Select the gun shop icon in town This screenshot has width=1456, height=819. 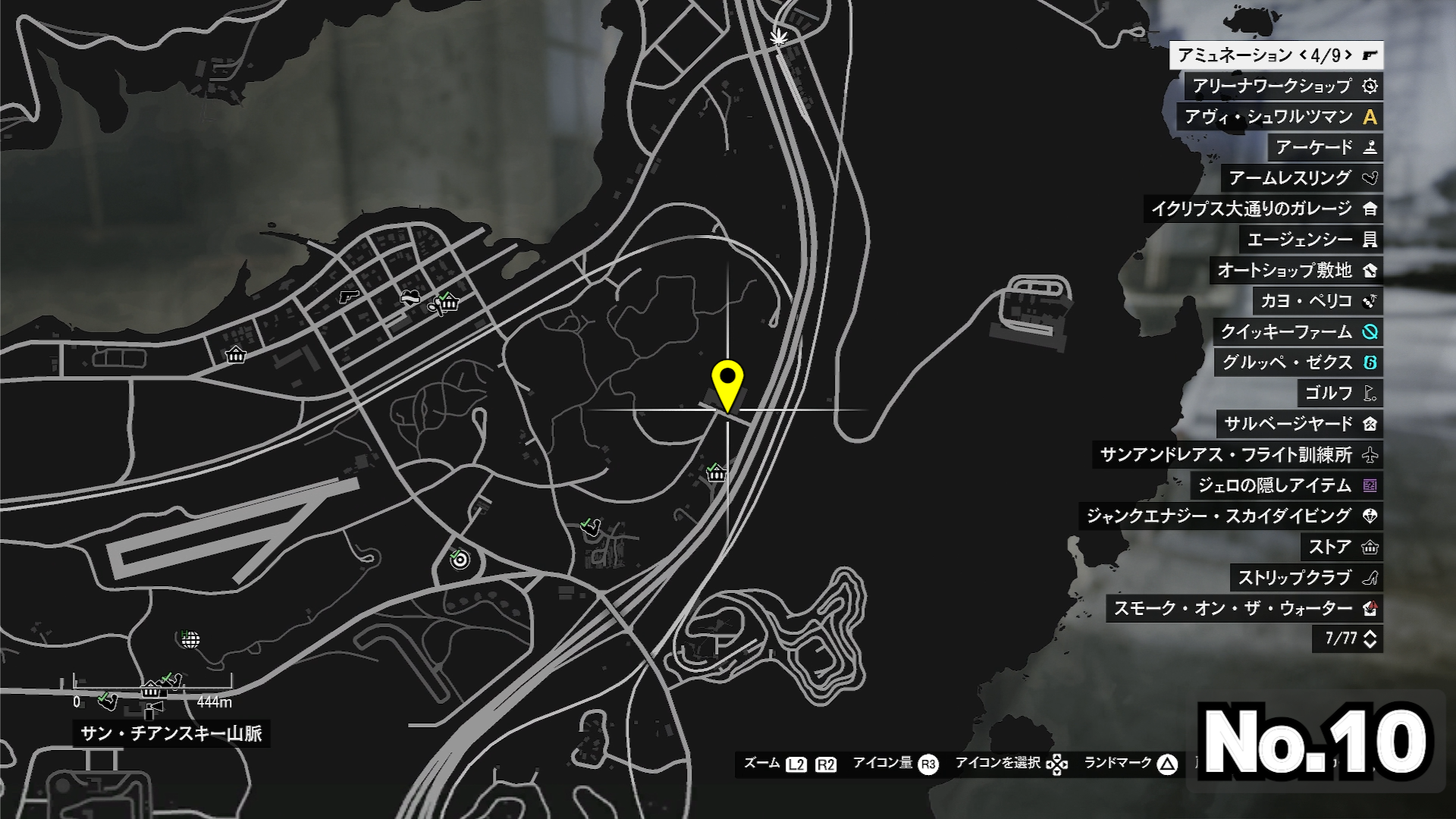348,296
